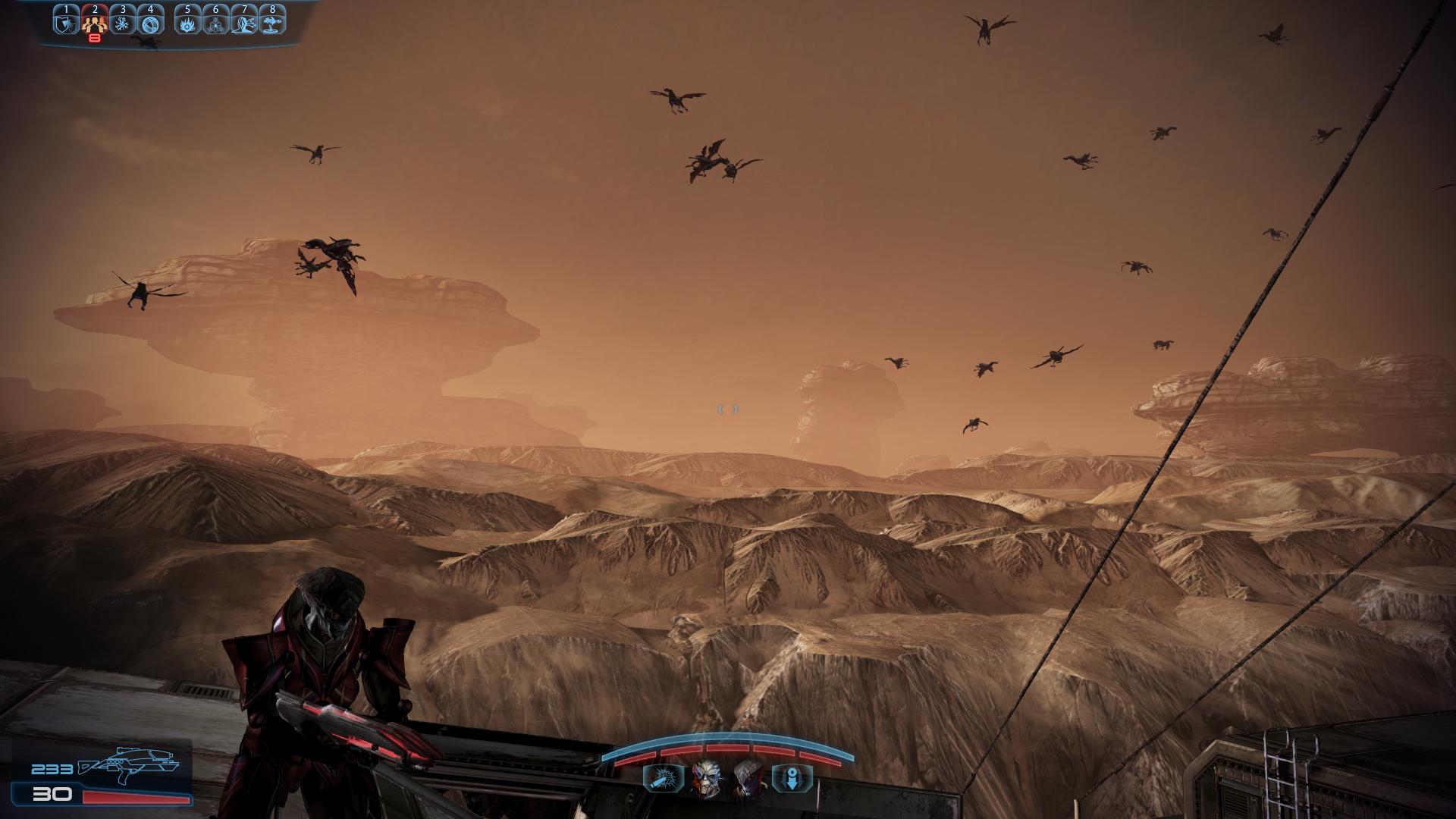
Task: Choose the turian squadmate portrait
Action: point(705,778)
